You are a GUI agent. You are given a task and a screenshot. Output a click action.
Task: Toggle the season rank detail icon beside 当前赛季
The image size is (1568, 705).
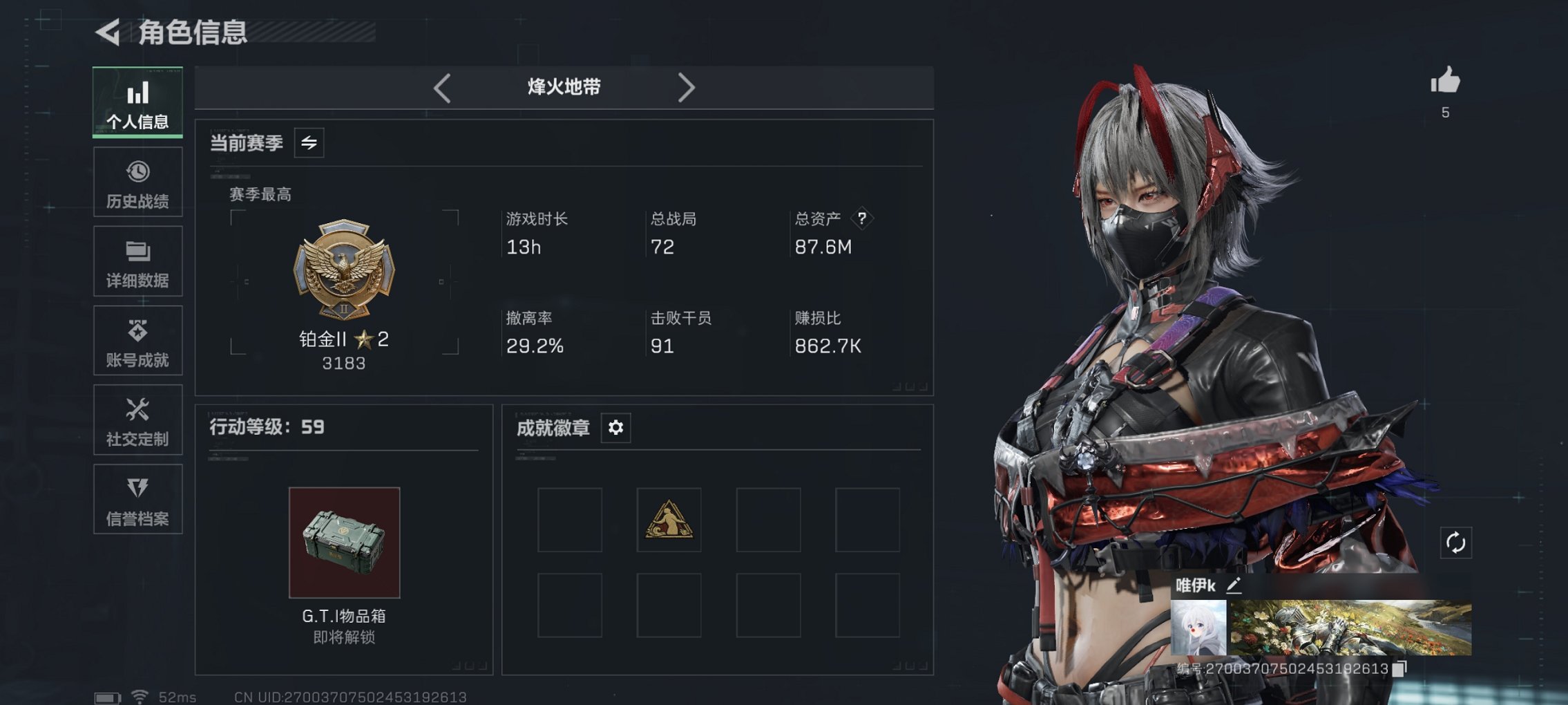309,144
